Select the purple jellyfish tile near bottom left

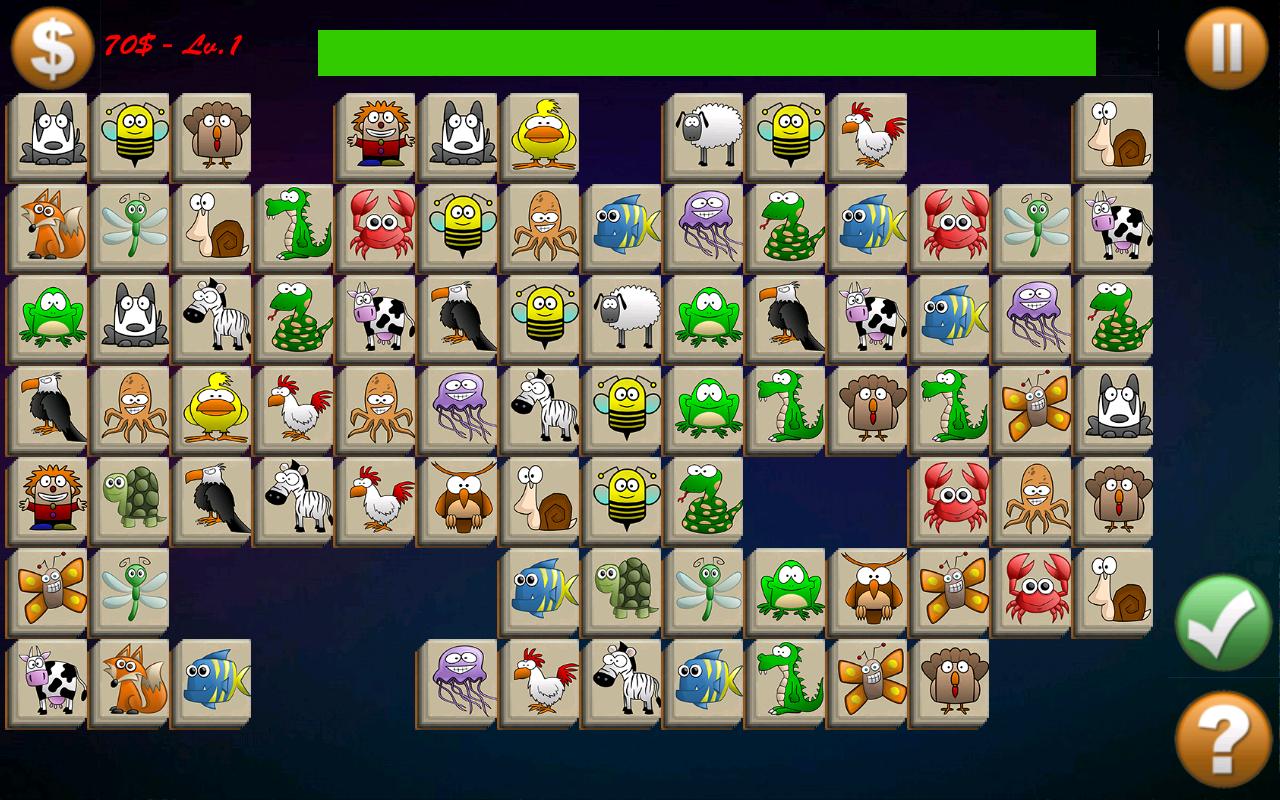pyautogui.click(x=459, y=680)
